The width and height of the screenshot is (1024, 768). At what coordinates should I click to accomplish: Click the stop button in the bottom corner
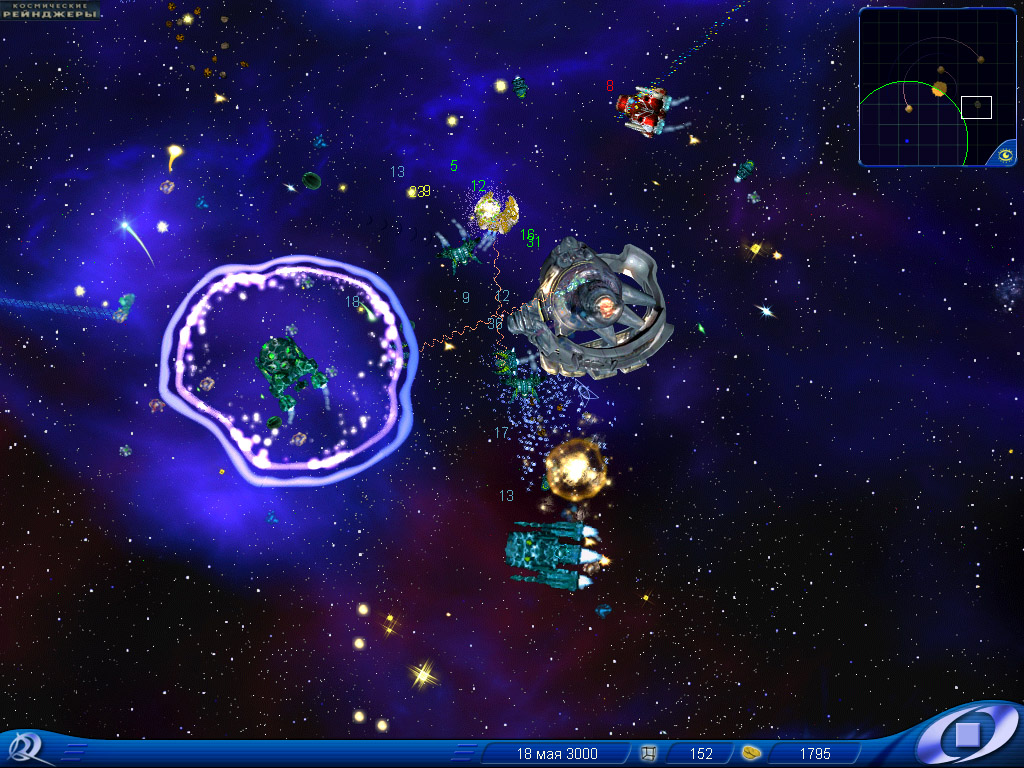(x=966, y=735)
